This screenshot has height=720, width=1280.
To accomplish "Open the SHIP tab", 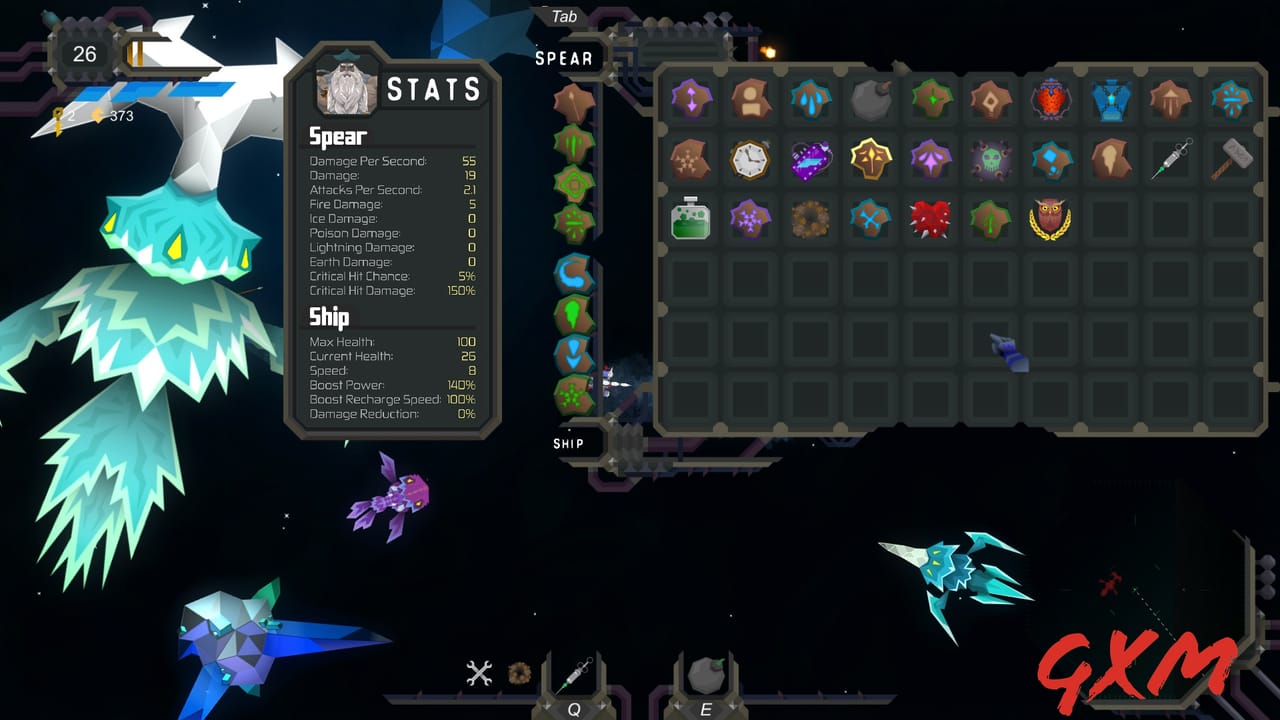I will pos(567,442).
